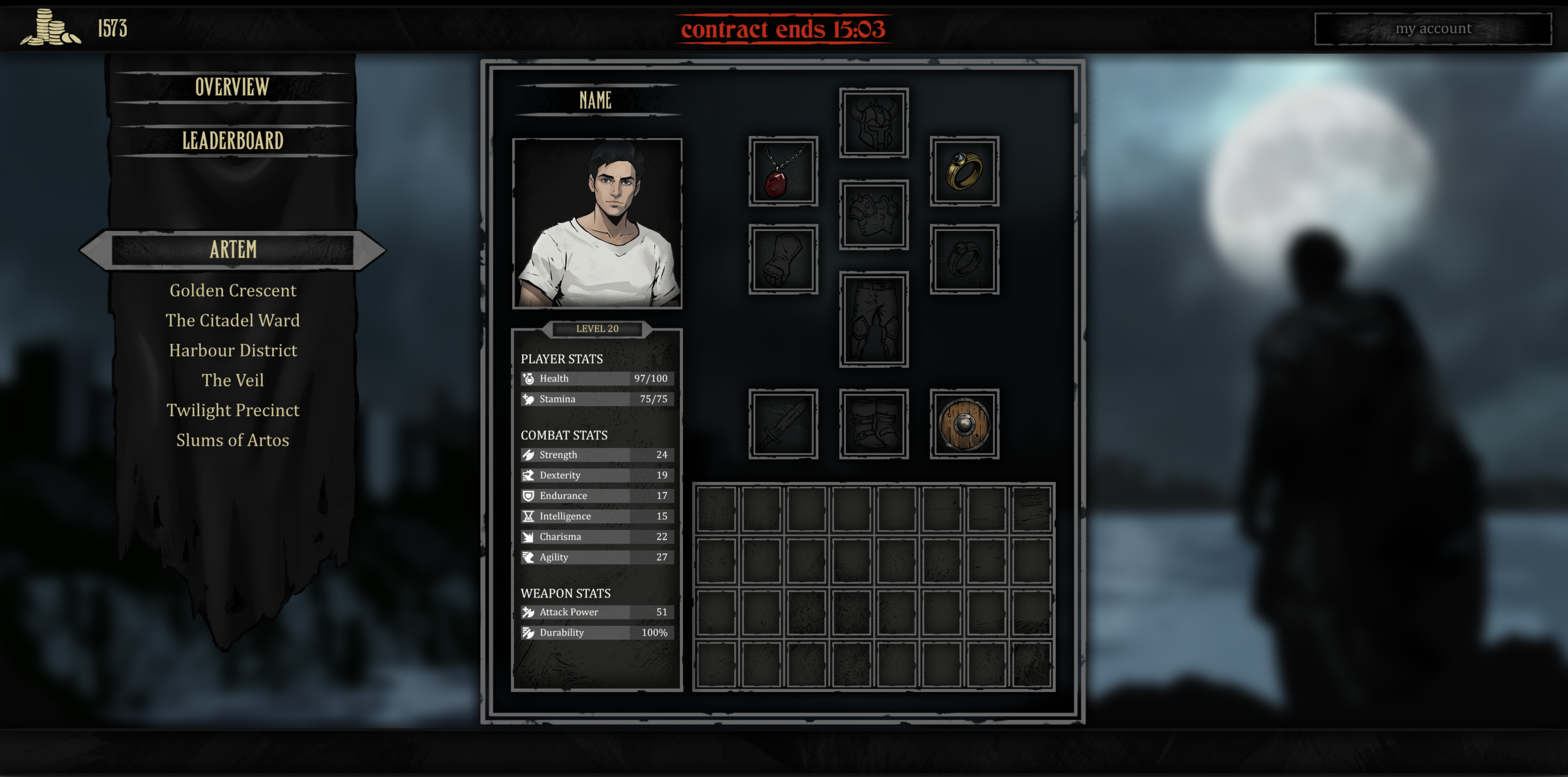Select the red gem amulet slot
The image size is (1568, 777).
tap(783, 172)
